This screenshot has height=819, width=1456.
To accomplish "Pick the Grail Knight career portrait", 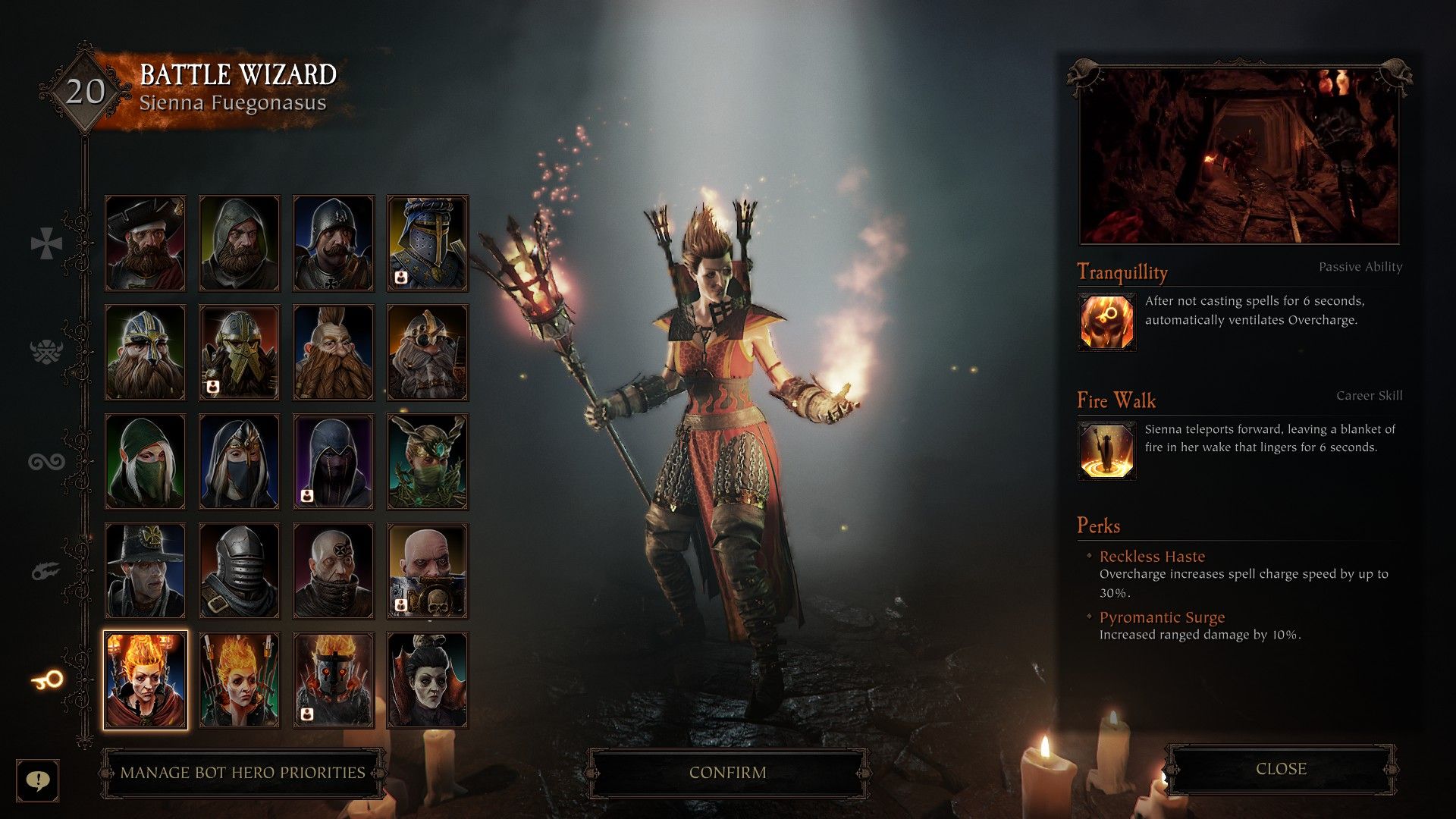I will point(428,243).
